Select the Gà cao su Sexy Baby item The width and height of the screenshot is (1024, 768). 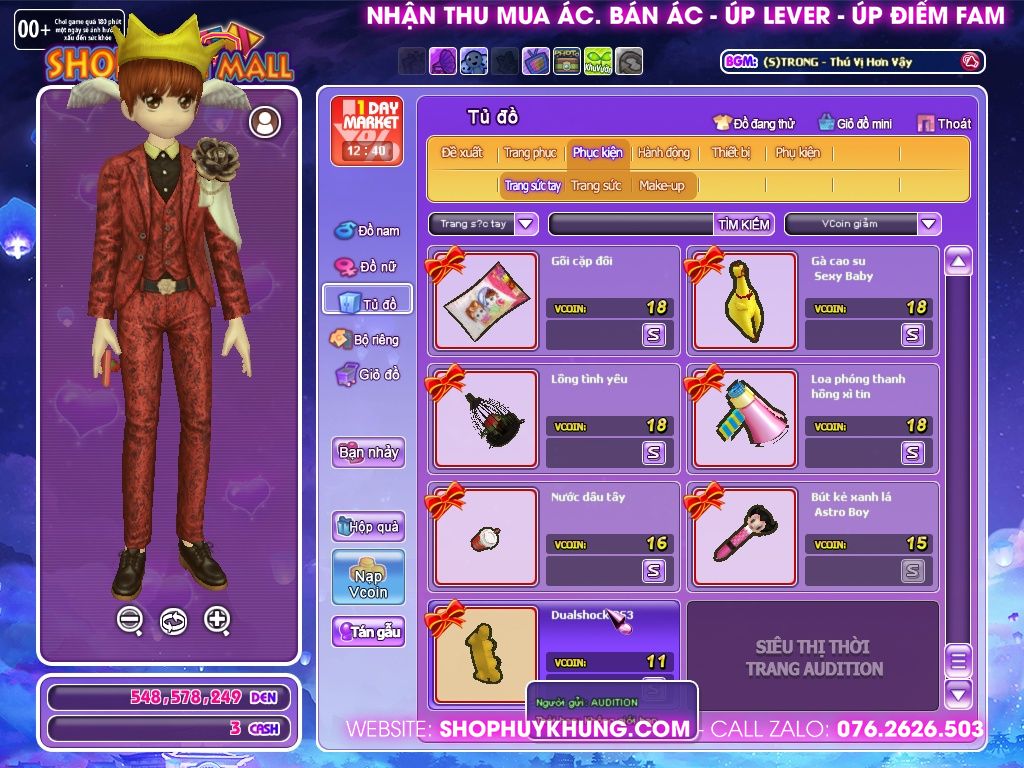pyautogui.click(x=745, y=301)
